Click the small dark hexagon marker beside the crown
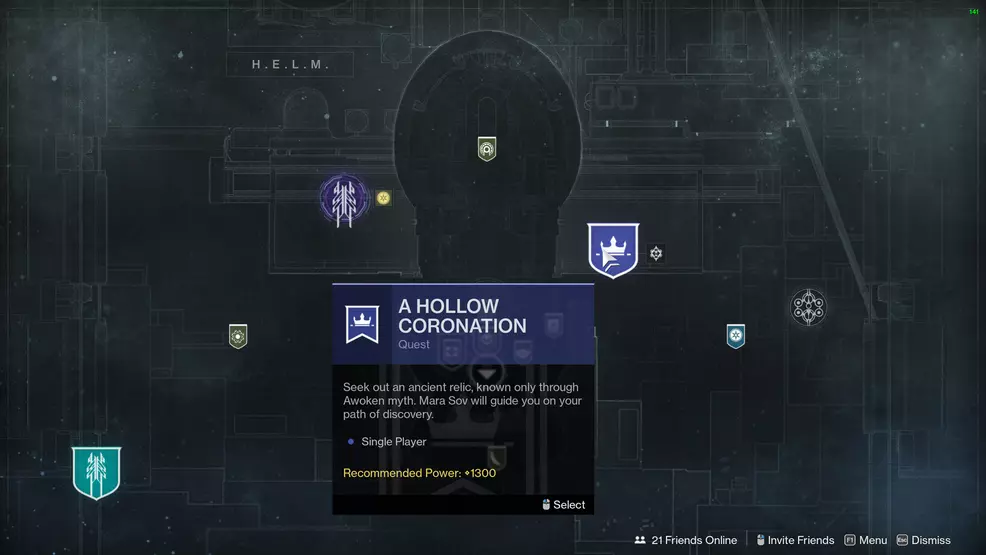The image size is (986, 555). [x=656, y=254]
